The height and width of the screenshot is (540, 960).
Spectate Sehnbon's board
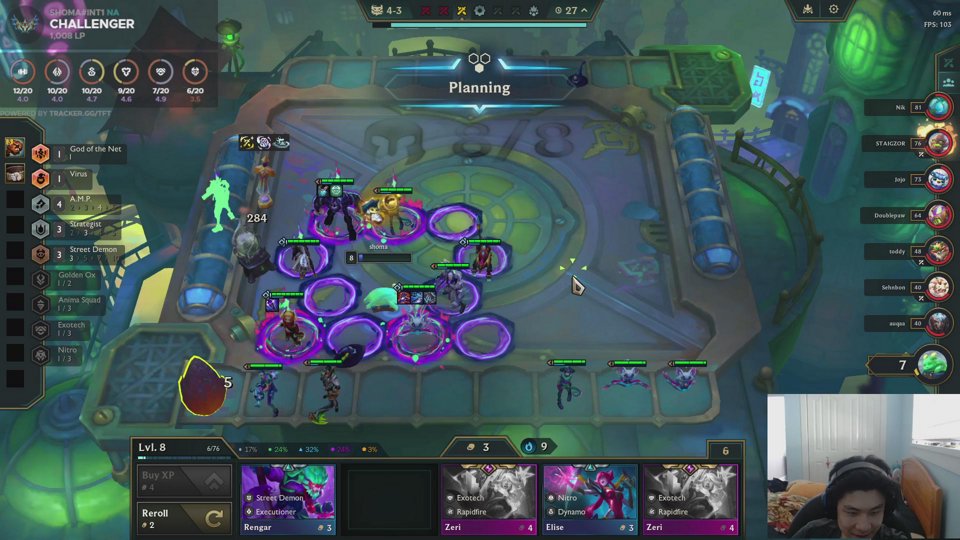click(x=938, y=287)
